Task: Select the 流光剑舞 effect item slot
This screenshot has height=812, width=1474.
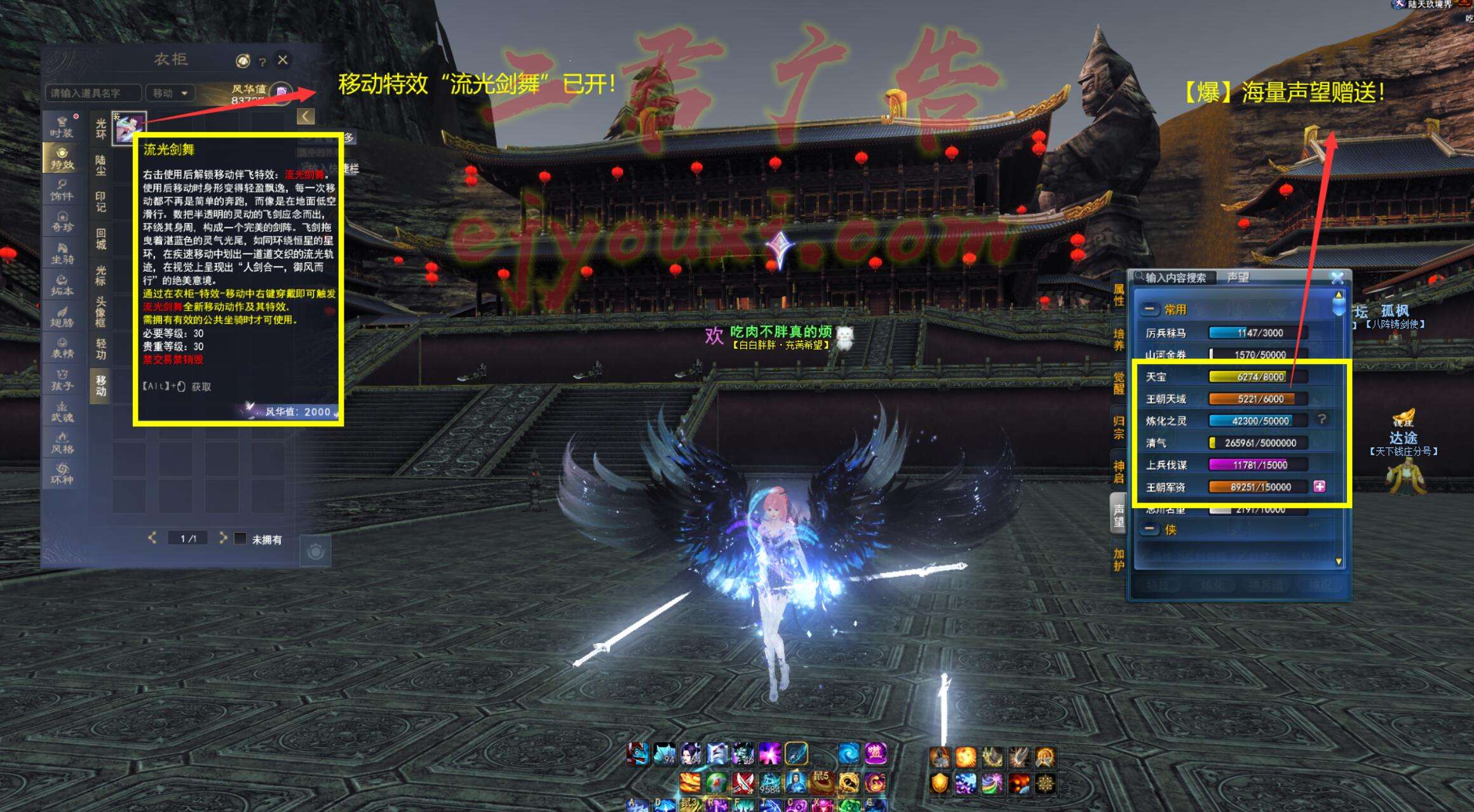Action: (x=130, y=127)
